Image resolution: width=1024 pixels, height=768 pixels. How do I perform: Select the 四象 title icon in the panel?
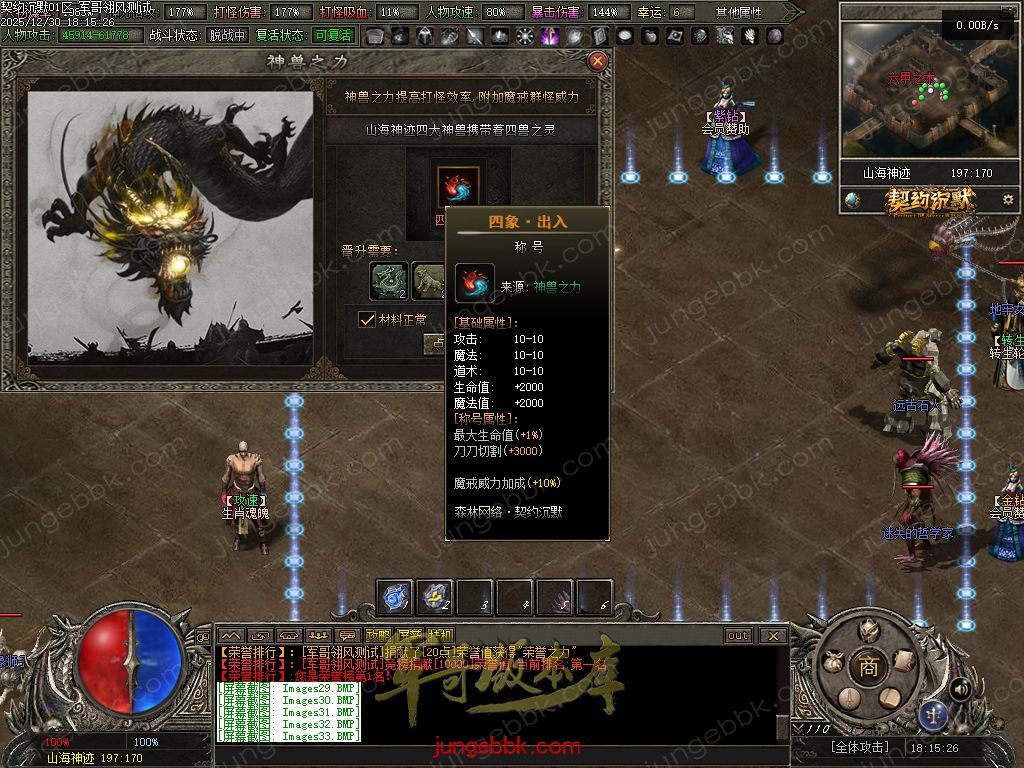[x=458, y=186]
